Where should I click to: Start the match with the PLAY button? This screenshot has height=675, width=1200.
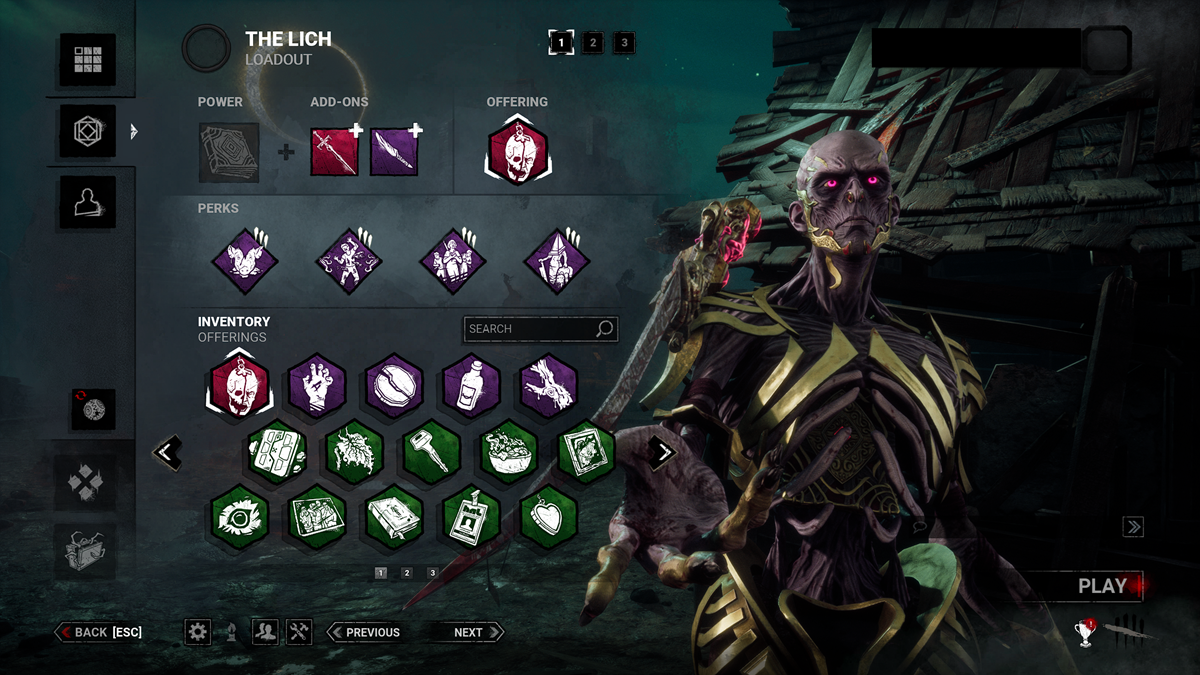(x=1101, y=587)
